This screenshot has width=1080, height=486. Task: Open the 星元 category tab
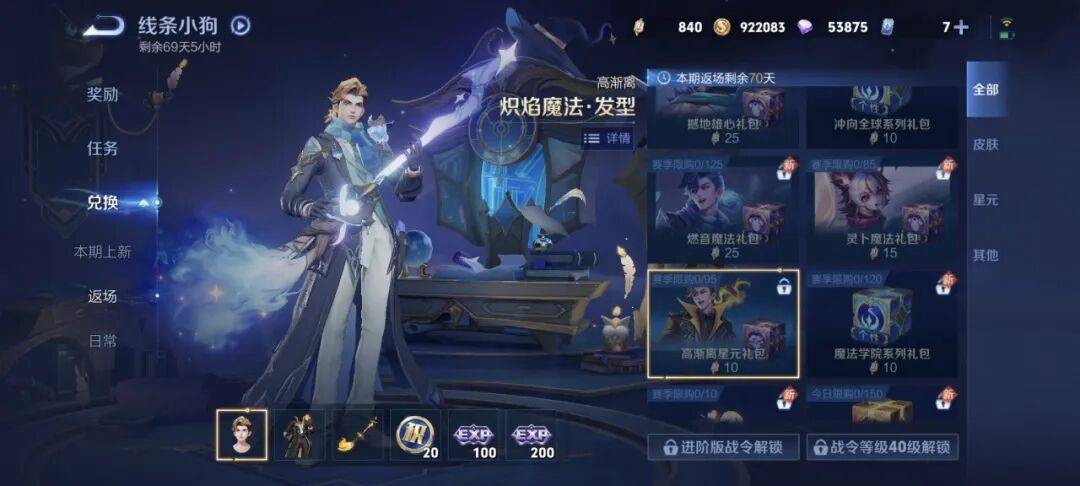(x=985, y=200)
